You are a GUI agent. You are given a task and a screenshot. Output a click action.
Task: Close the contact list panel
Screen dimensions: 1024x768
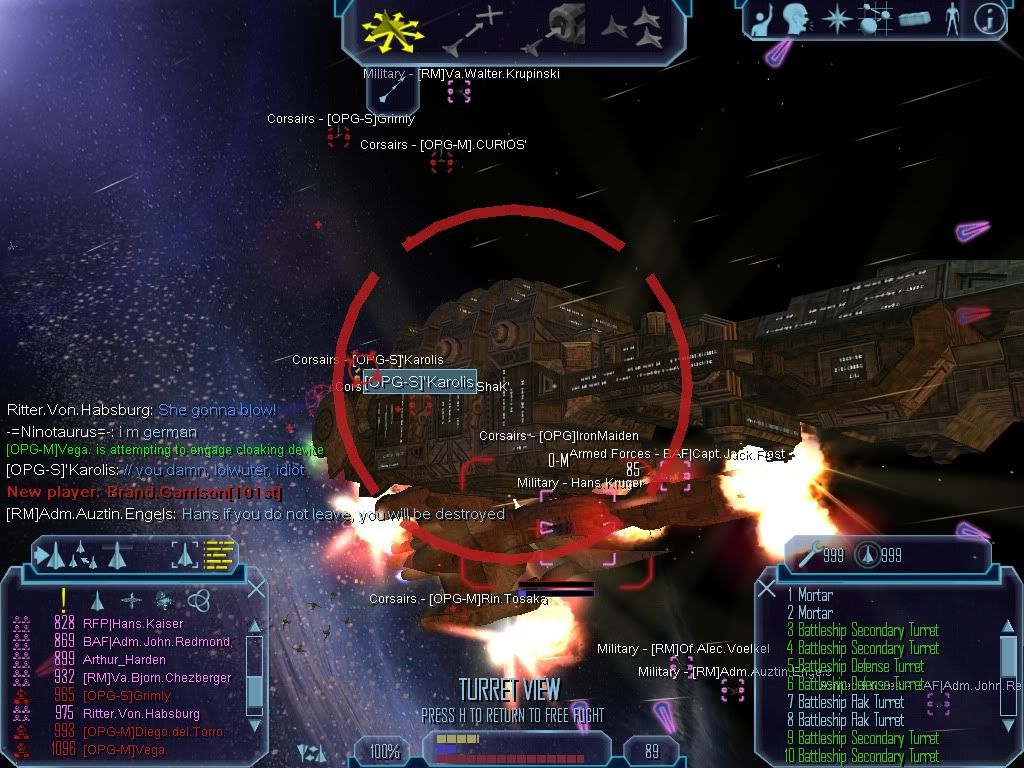[x=255, y=588]
